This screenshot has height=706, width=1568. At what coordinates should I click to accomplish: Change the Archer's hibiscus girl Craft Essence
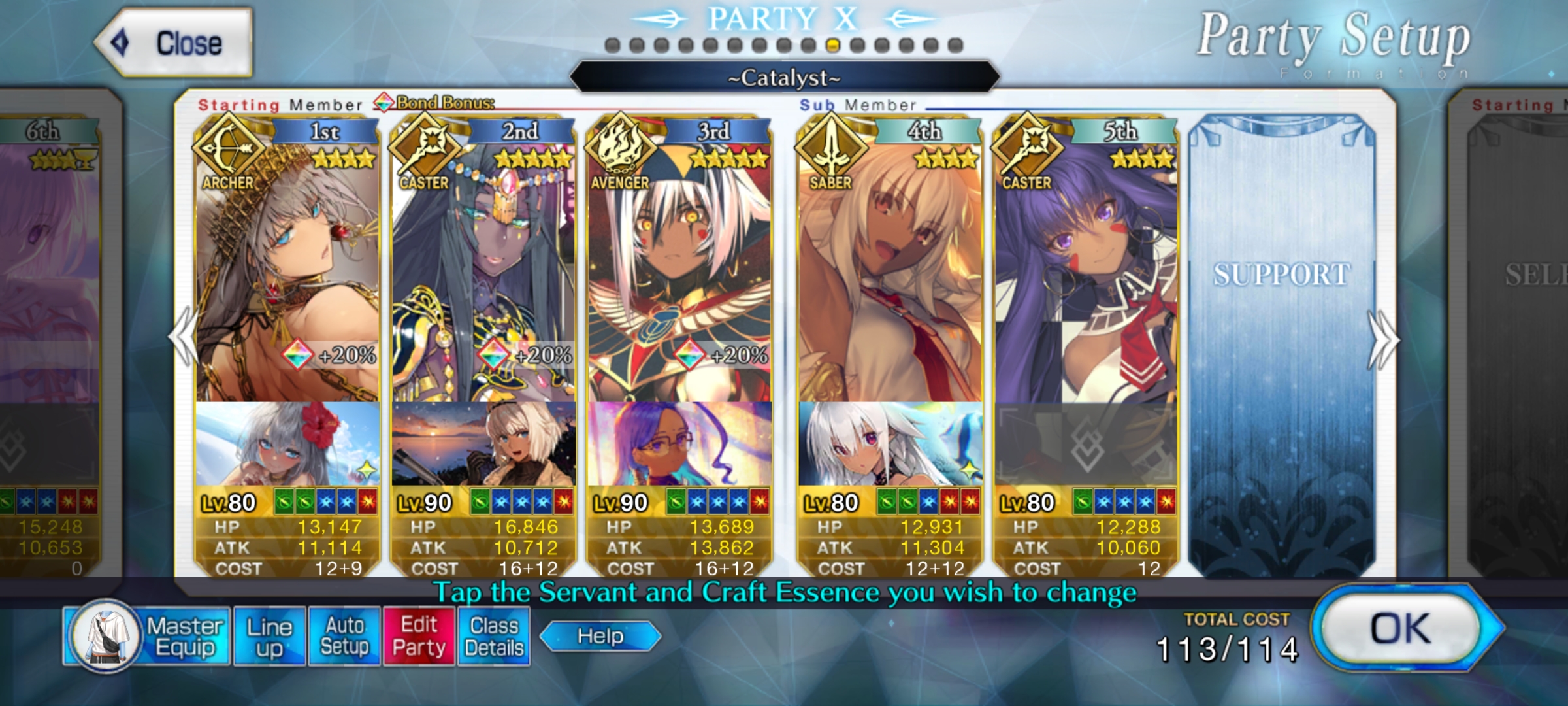(x=287, y=445)
